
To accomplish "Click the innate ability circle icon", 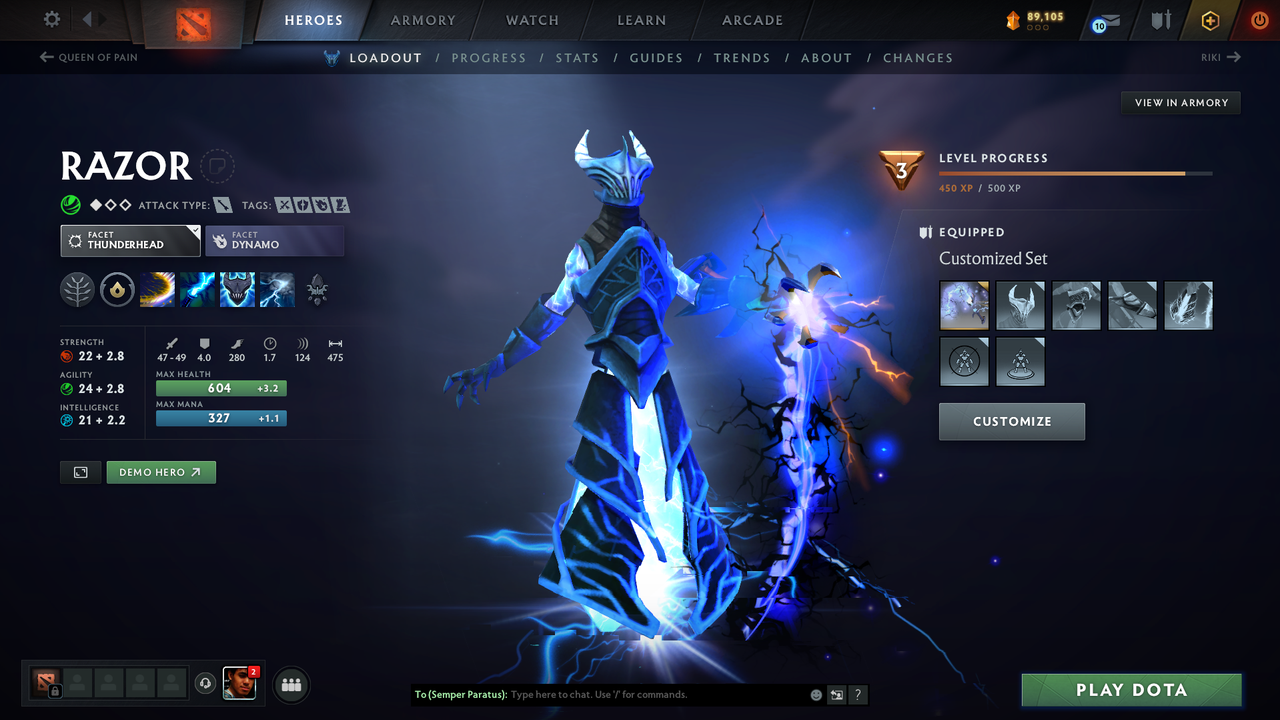I will pyautogui.click(x=117, y=289).
